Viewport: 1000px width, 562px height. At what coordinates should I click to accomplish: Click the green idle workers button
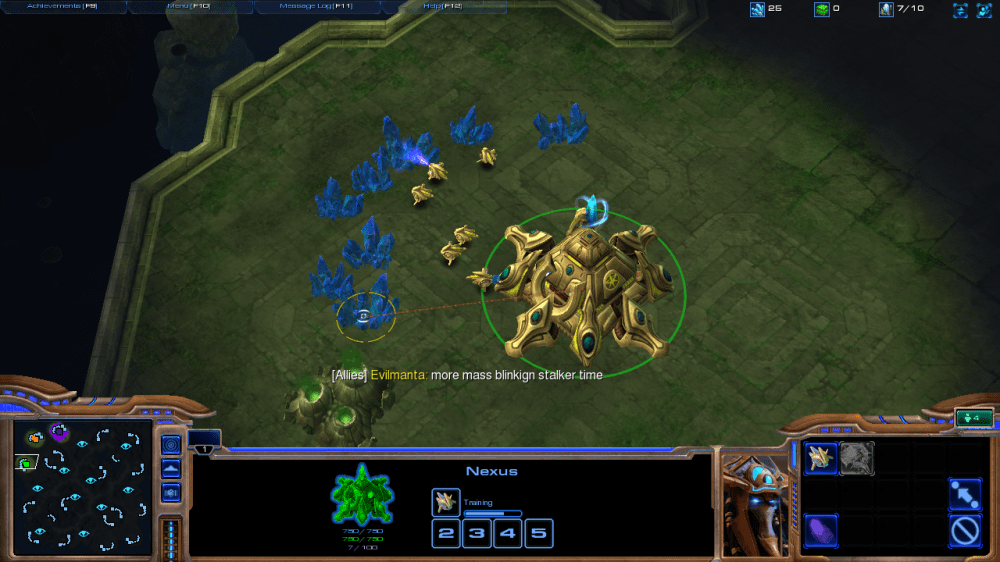(973, 418)
